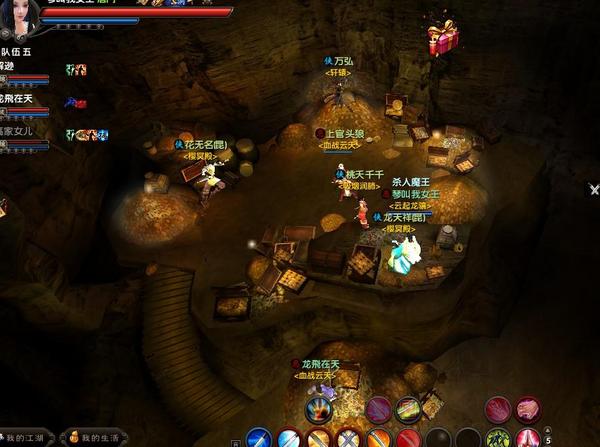600x447 pixels.
Task: Use the first blue orb hotbar skill
Action: coord(259,438)
